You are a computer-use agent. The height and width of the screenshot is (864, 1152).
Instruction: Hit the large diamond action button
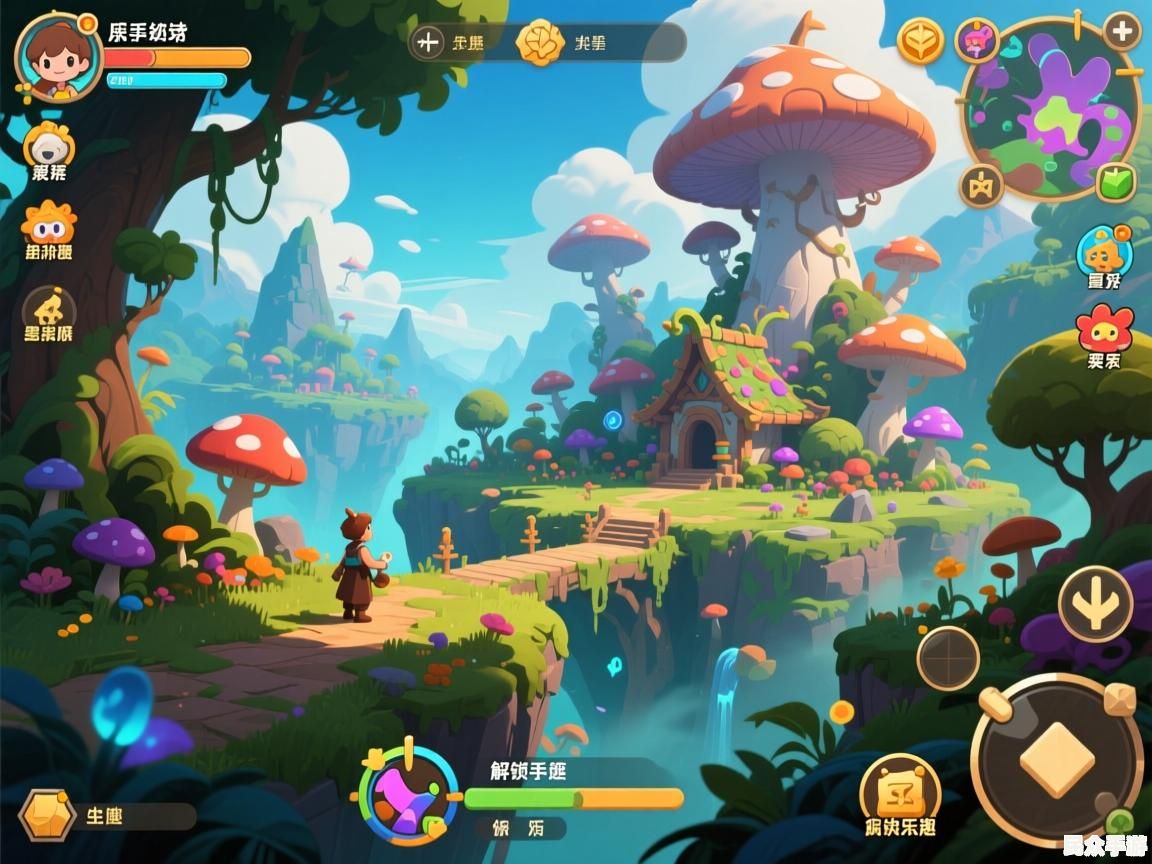(1057, 759)
